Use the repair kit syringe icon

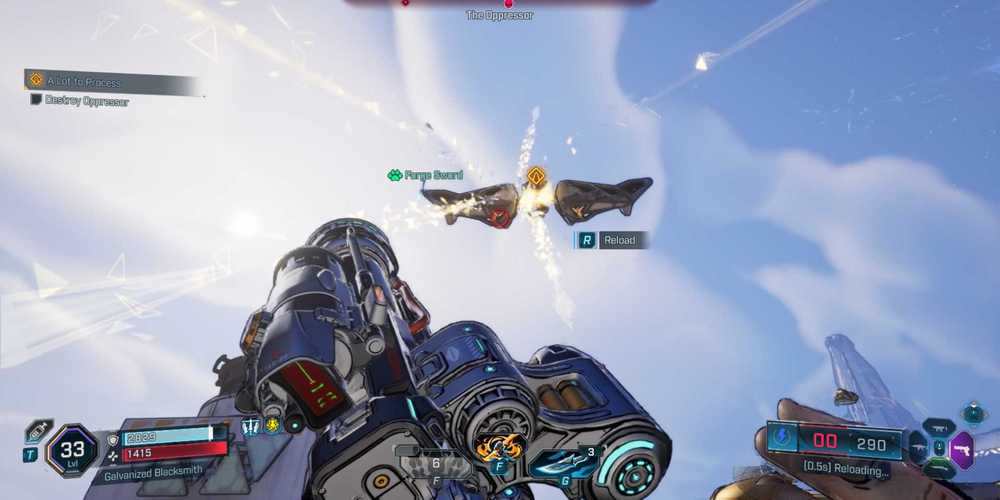point(38,431)
